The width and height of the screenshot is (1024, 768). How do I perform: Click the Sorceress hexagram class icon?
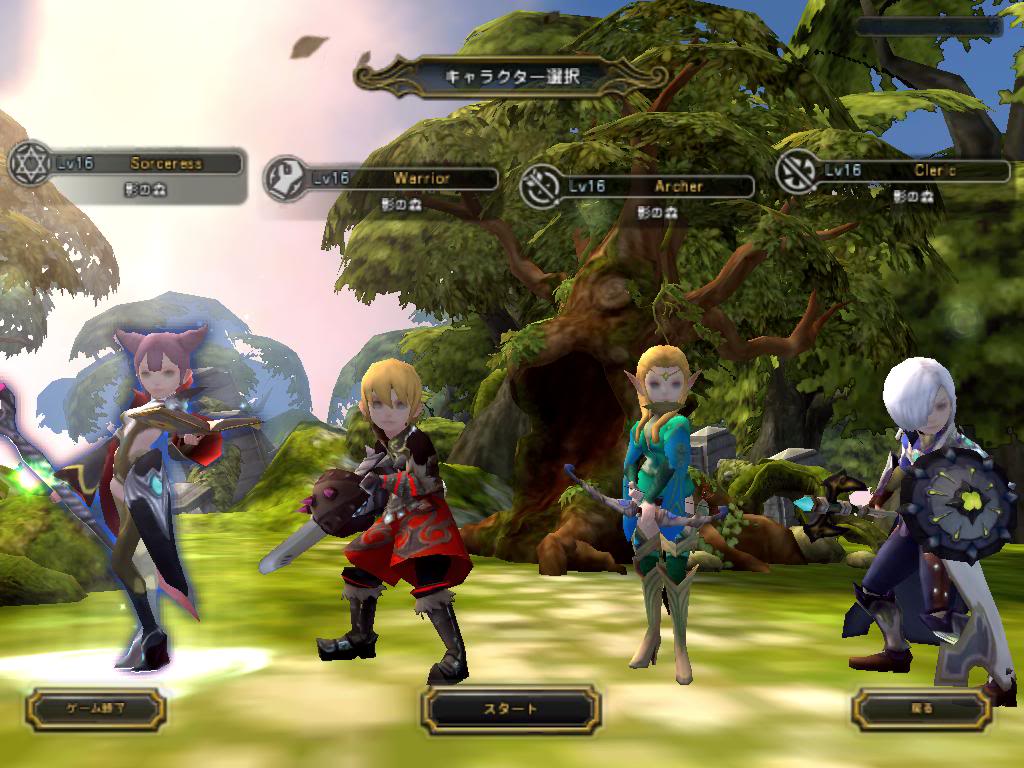29,163
